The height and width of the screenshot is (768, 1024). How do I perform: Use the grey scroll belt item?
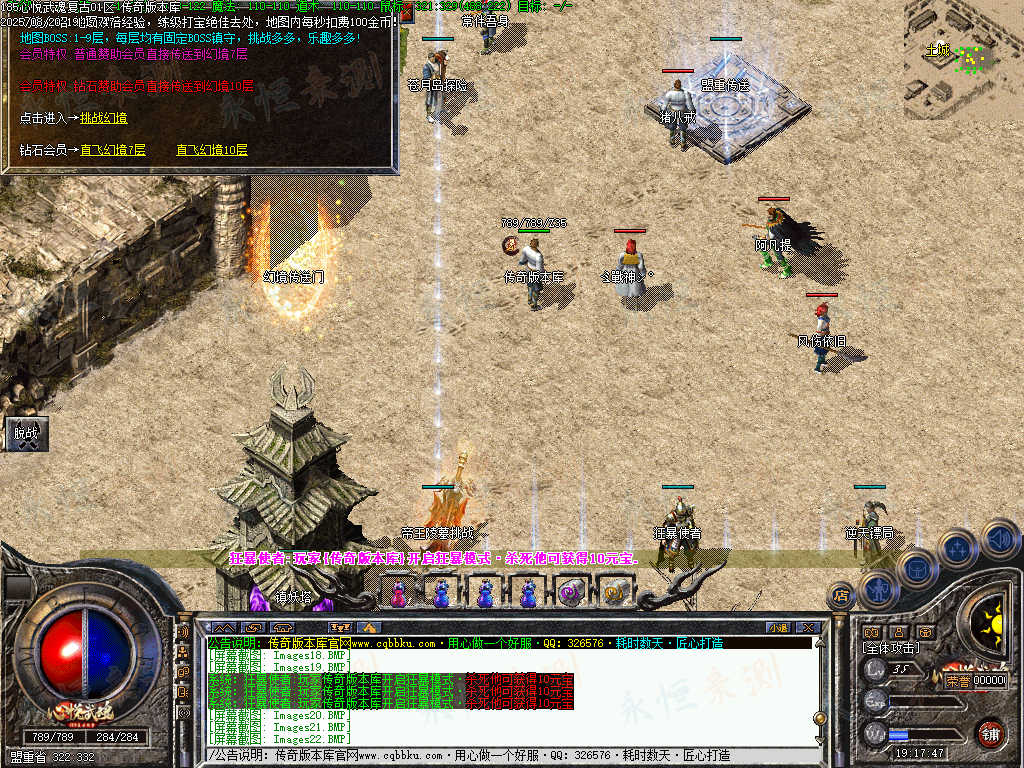tap(571, 592)
